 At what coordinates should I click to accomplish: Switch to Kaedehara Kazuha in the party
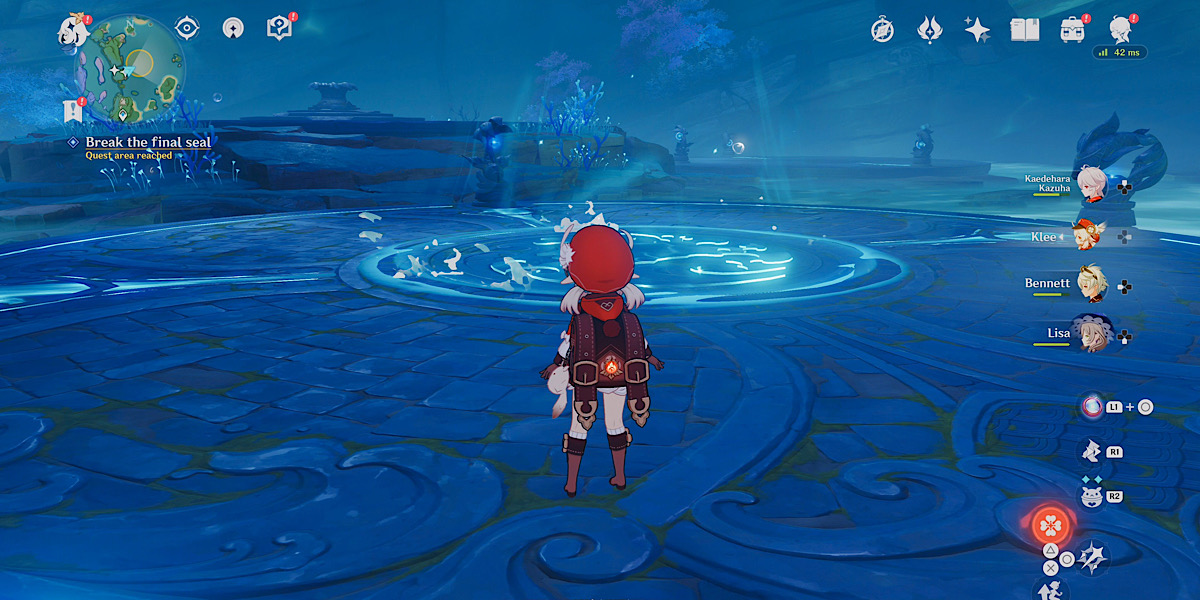coord(1088,184)
